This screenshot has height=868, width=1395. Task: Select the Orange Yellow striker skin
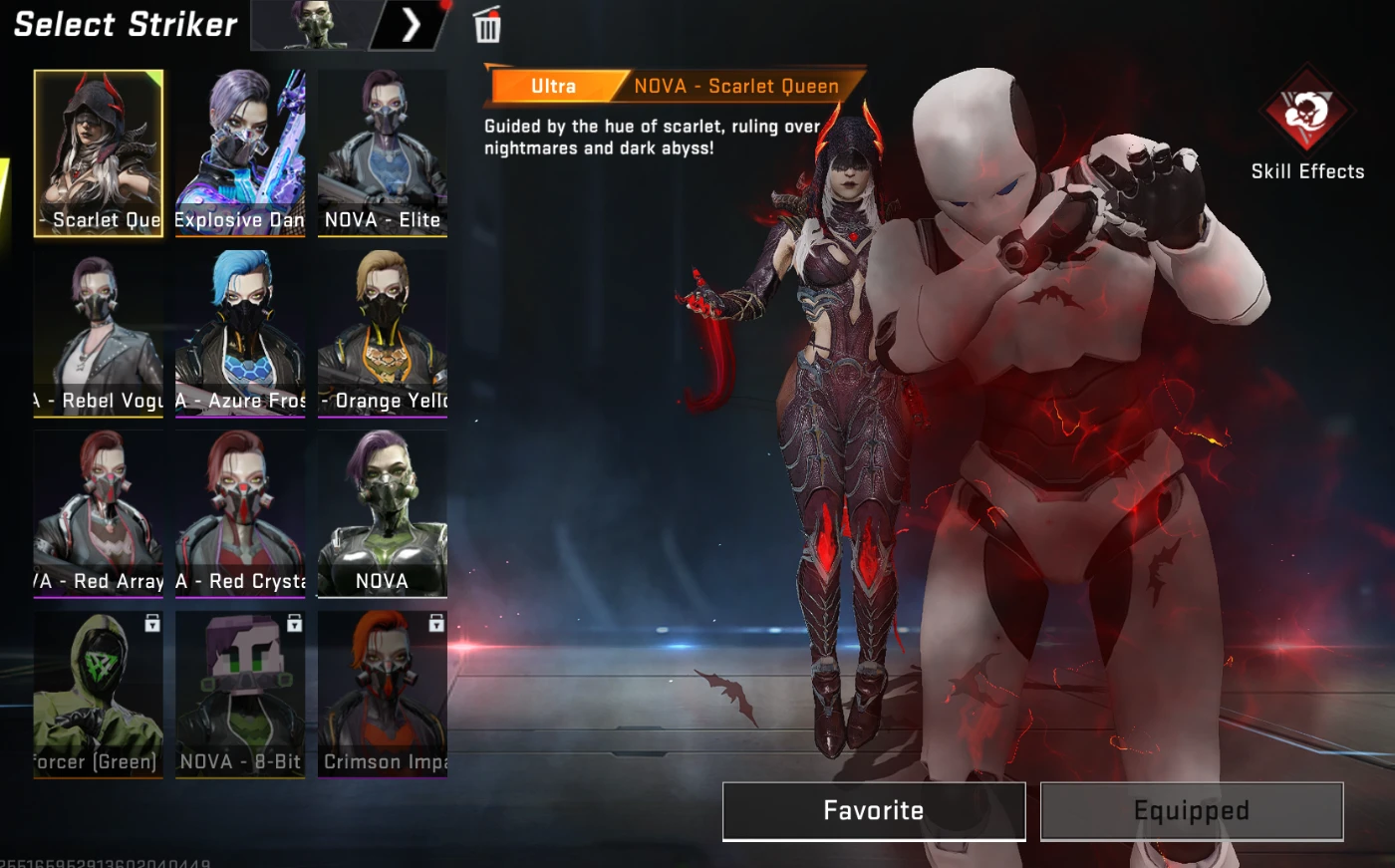coord(383,333)
